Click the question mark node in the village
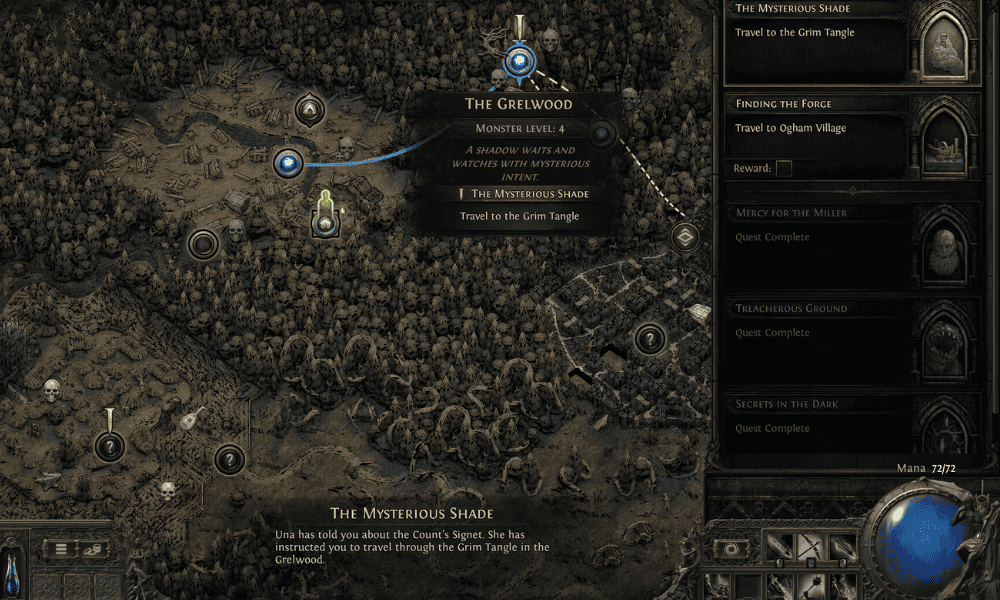This screenshot has height=600, width=1000. click(649, 339)
